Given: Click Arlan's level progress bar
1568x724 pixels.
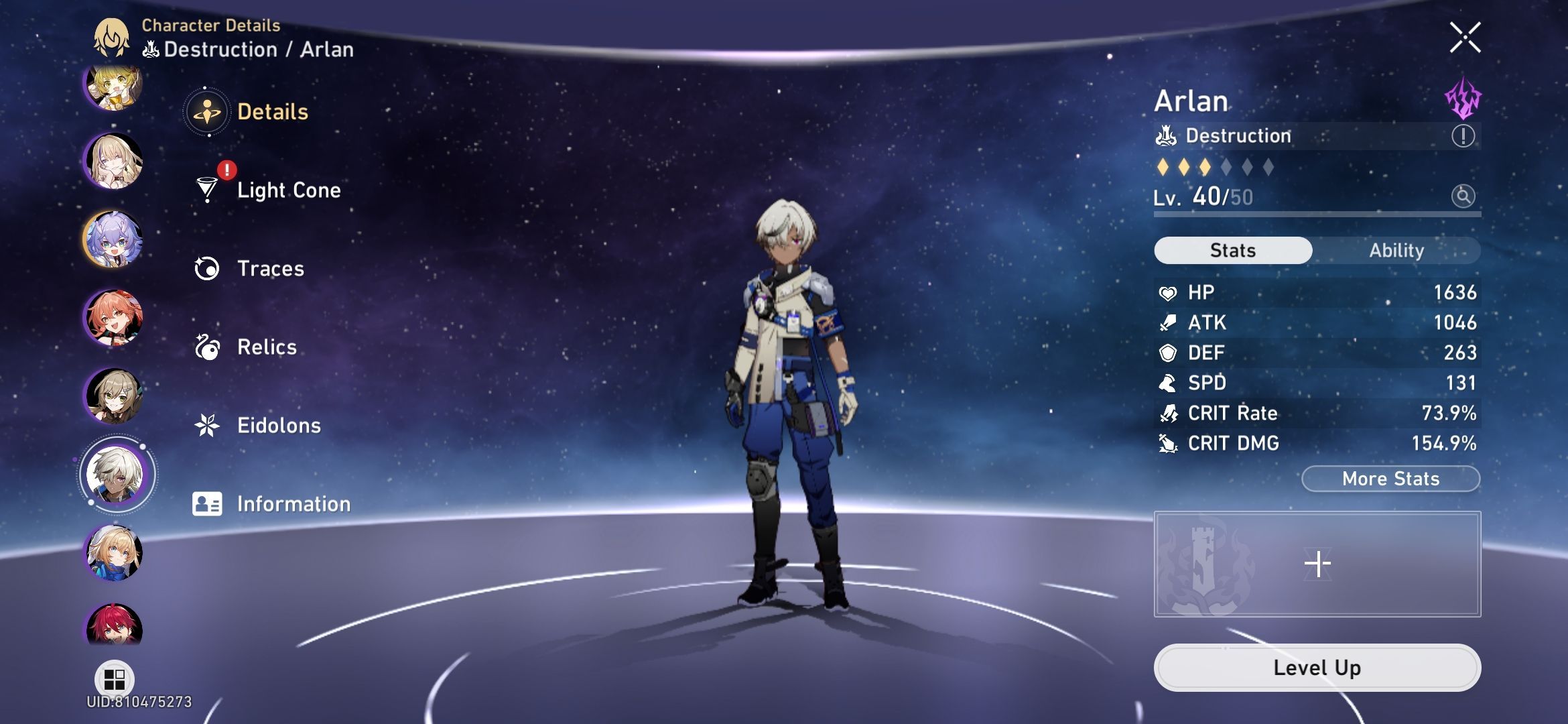Looking at the screenshot, I should [1313, 215].
